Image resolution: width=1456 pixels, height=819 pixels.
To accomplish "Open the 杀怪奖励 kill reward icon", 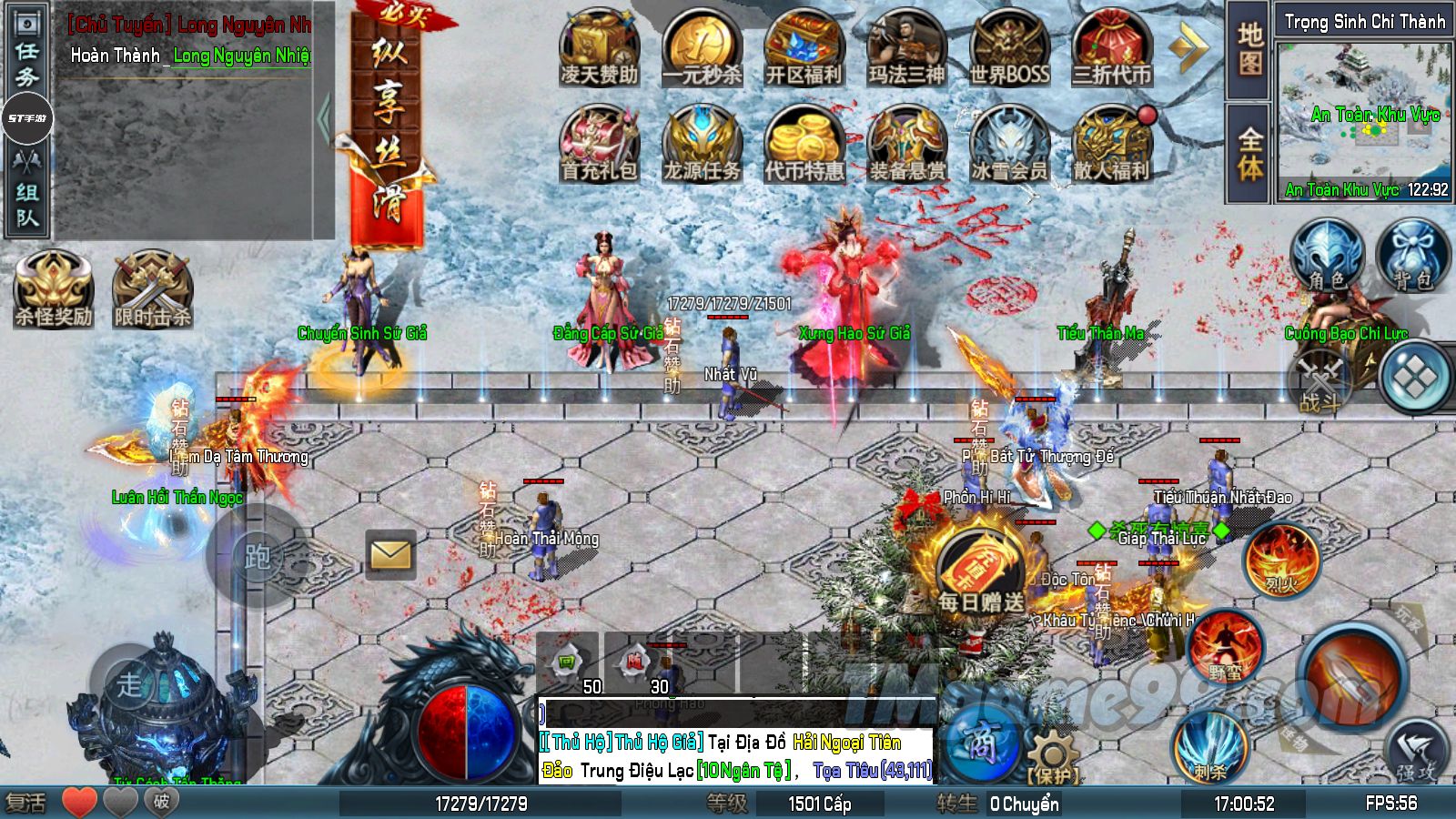I will [54, 290].
